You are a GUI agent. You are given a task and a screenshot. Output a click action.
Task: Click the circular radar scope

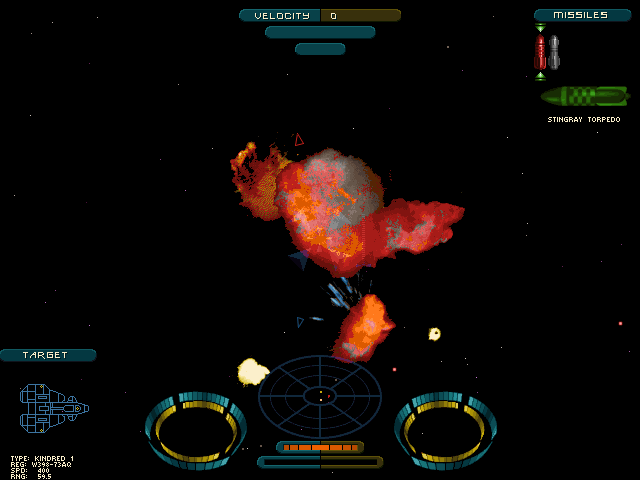[x=320, y=396]
